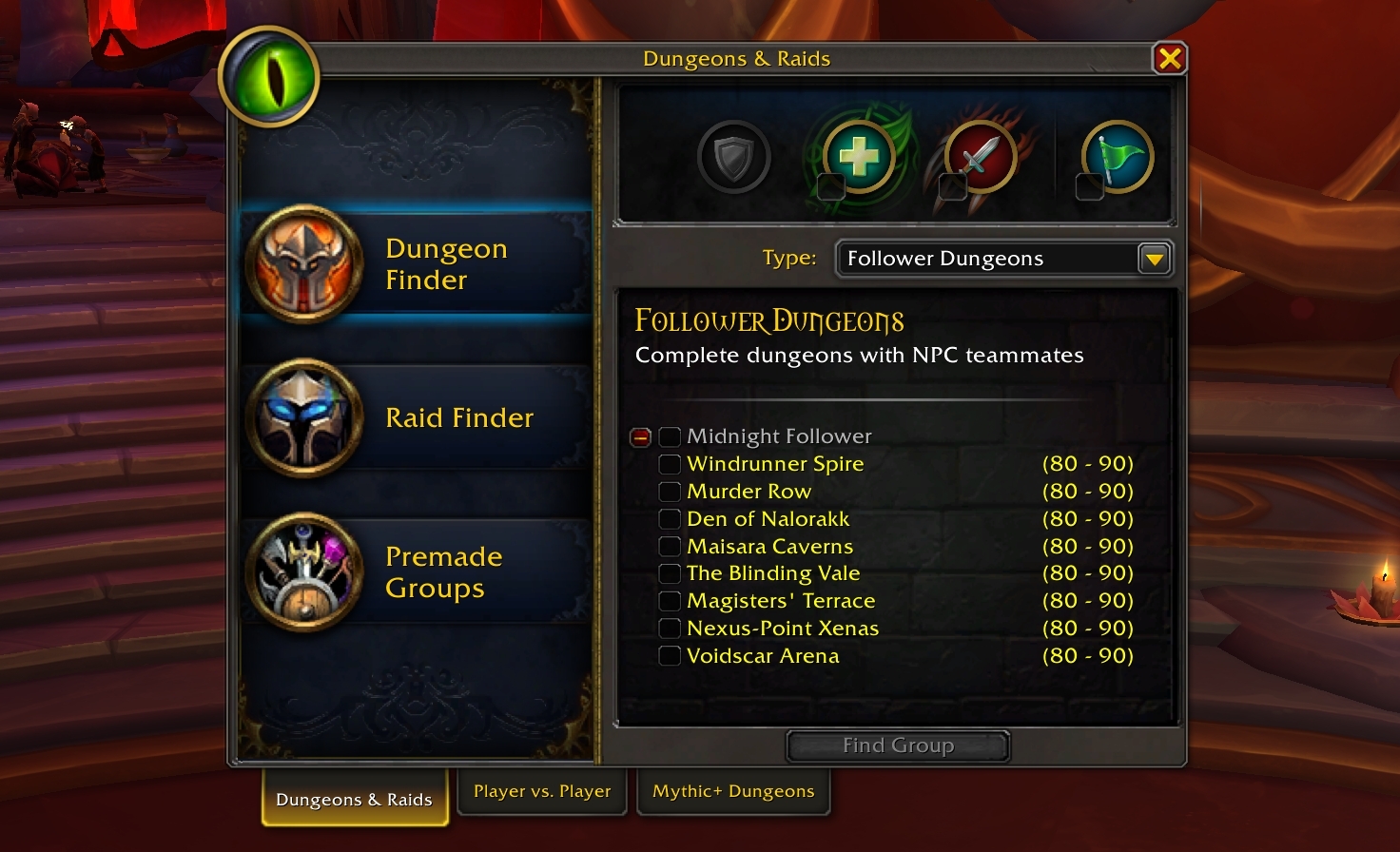Mark the Magisters' Terrace checkbox
Image resolution: width=1400 pixels, height=852 pixels.
[670, 601]
